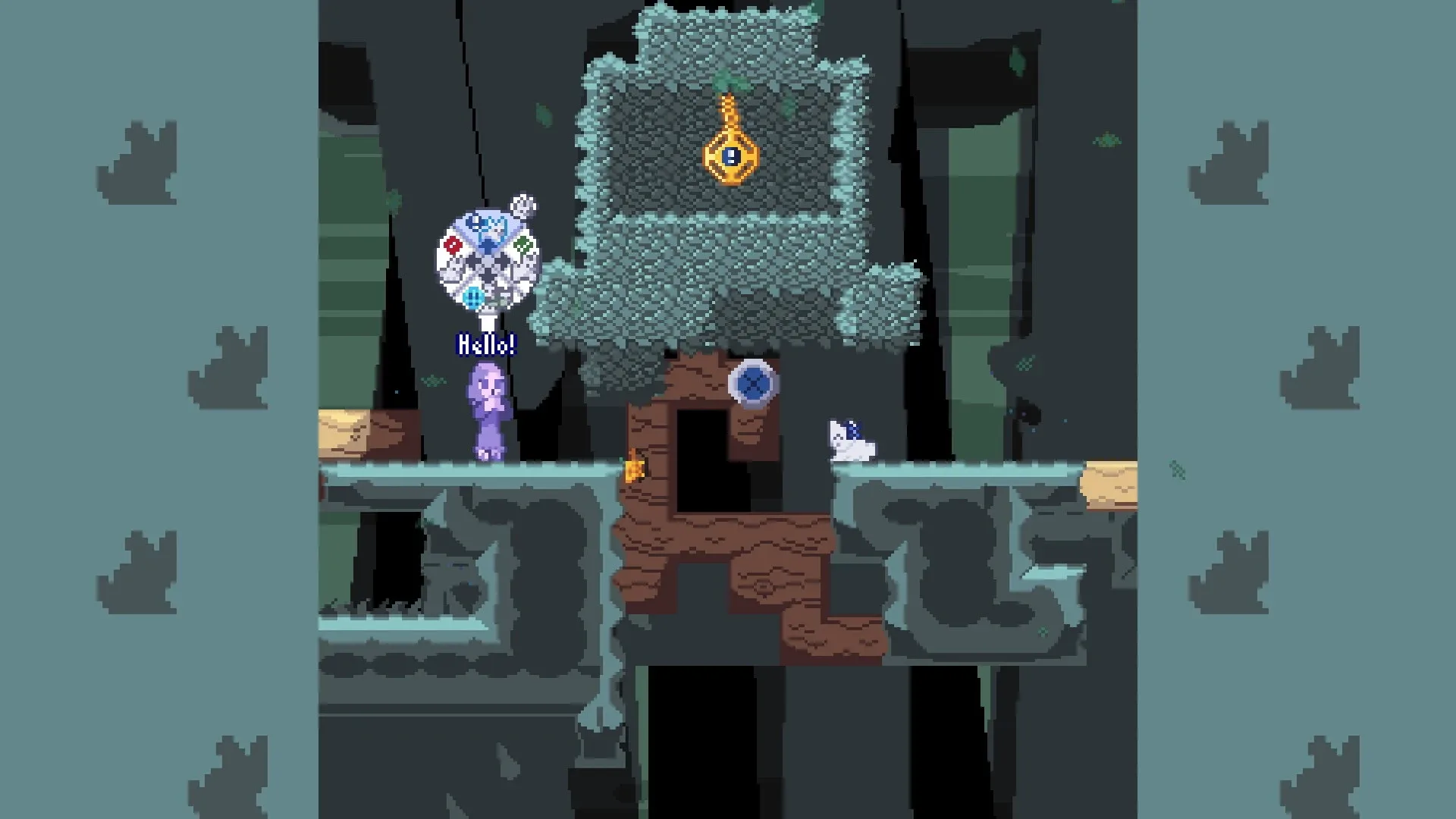This screenshot has width=1456, height=819.
Task: Select the red heart emote on the wheel
Action: (x=452, y=244)
